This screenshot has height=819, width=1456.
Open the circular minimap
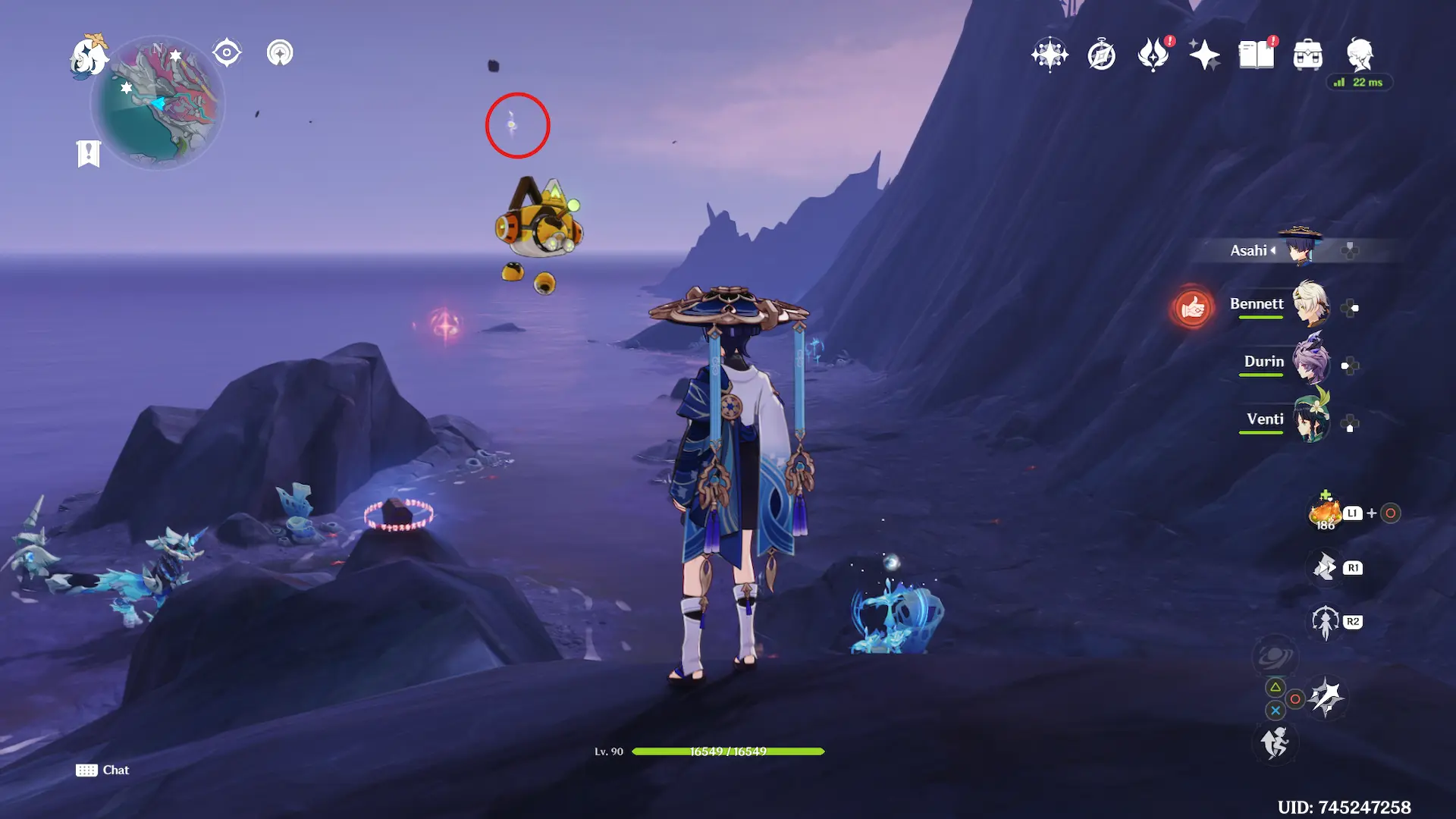[158, 104]
